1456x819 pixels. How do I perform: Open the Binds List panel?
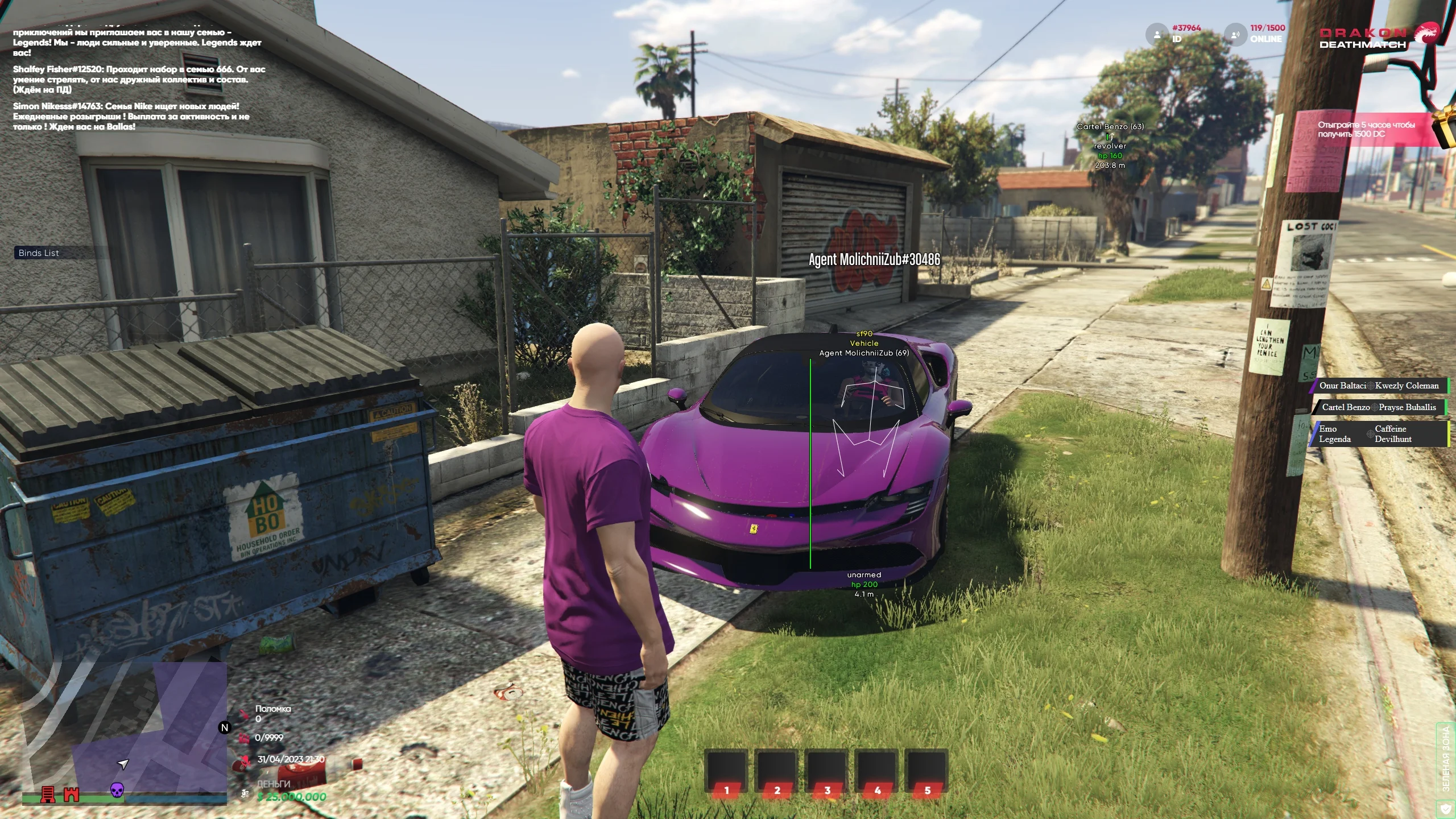[x=39, y=253]
